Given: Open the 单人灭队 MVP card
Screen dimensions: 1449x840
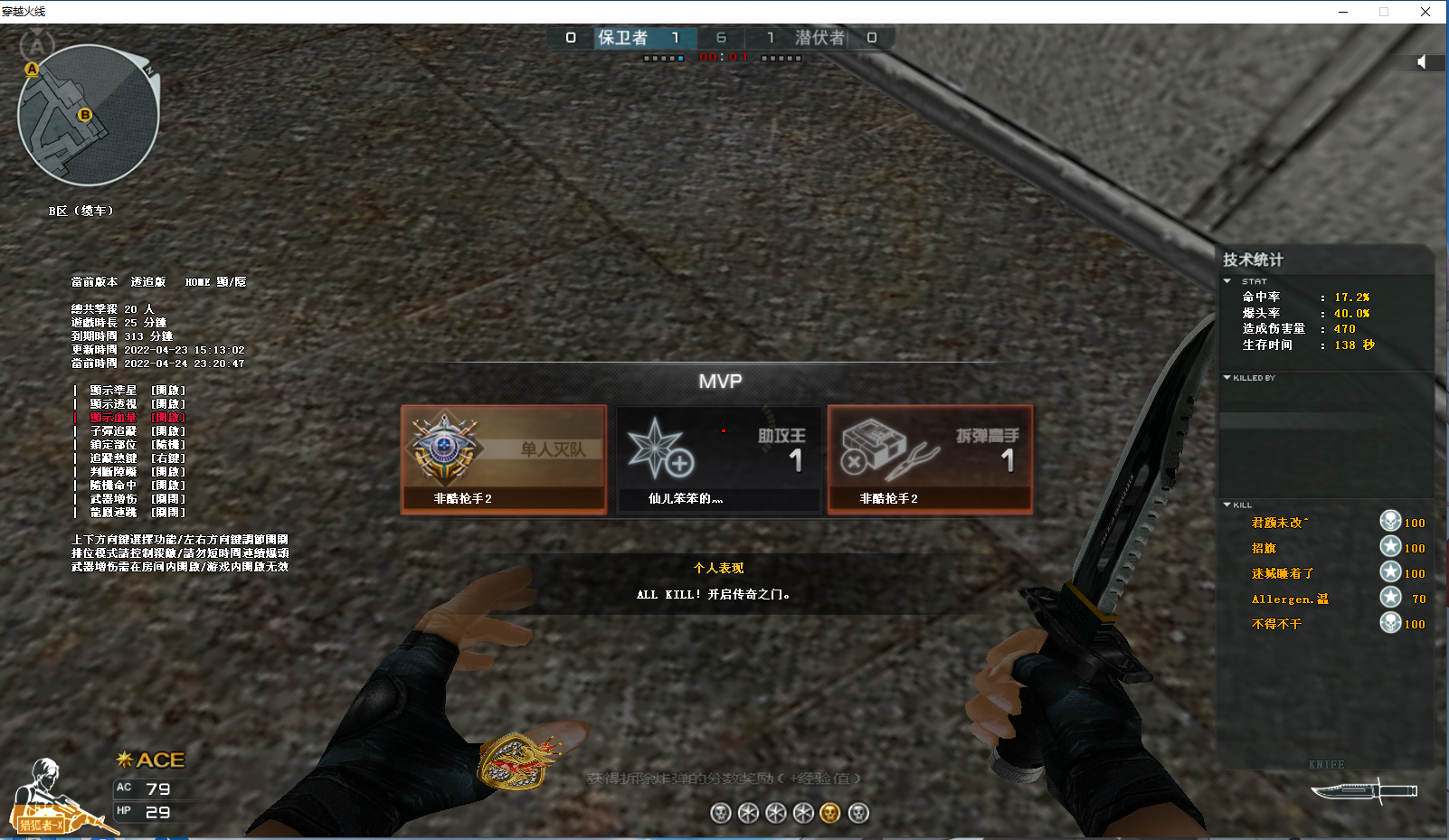Looking at the screenshot, I should point(504,459).
